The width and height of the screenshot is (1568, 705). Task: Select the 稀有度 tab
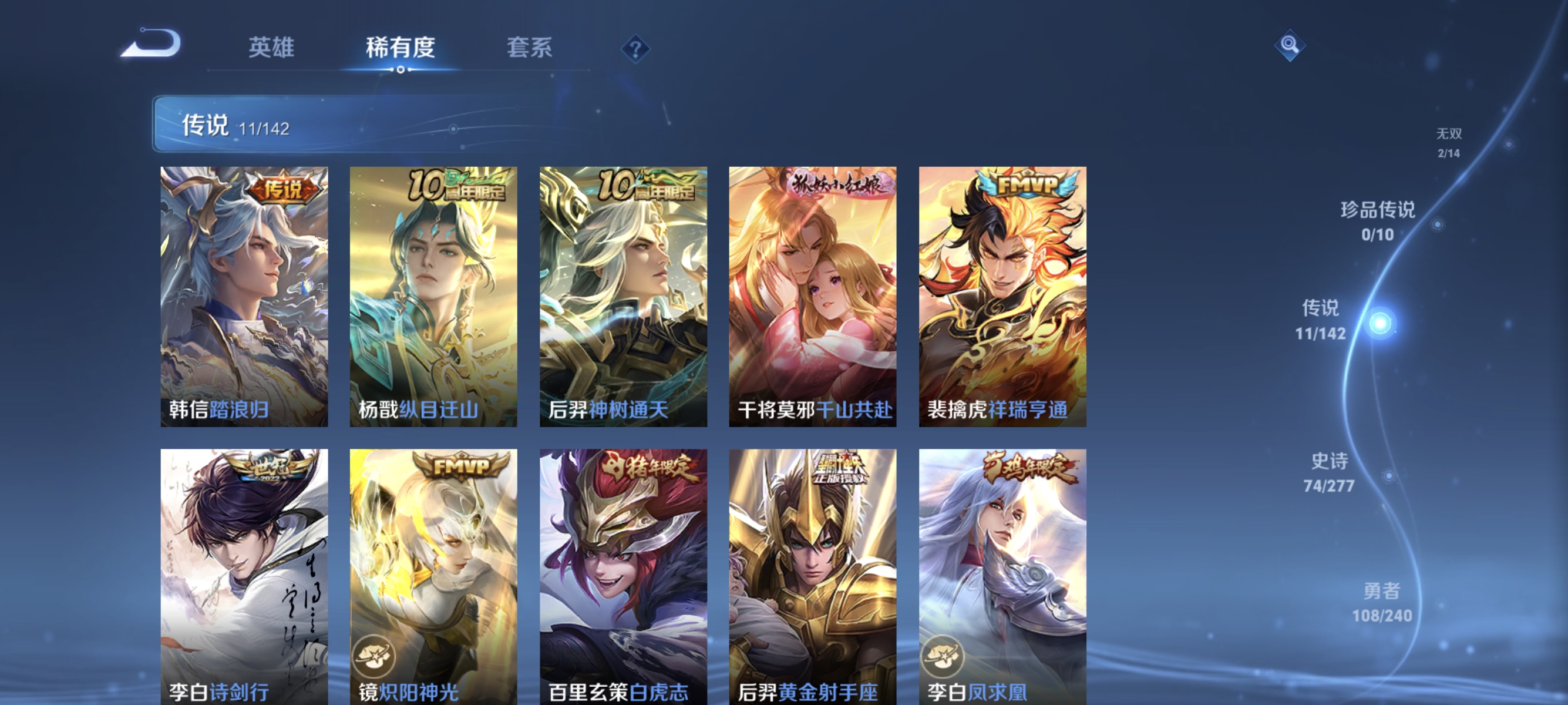click(x=400, y=49)
